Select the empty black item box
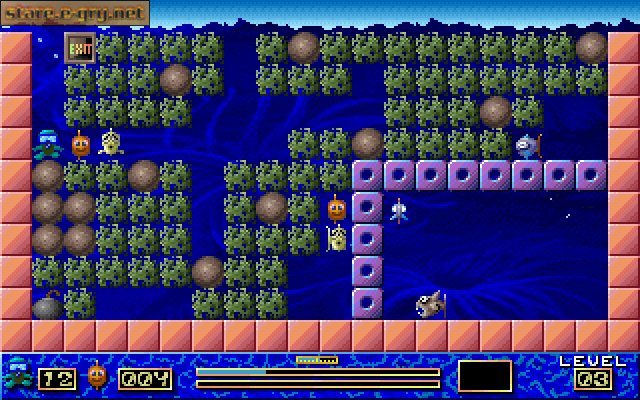 485,376
